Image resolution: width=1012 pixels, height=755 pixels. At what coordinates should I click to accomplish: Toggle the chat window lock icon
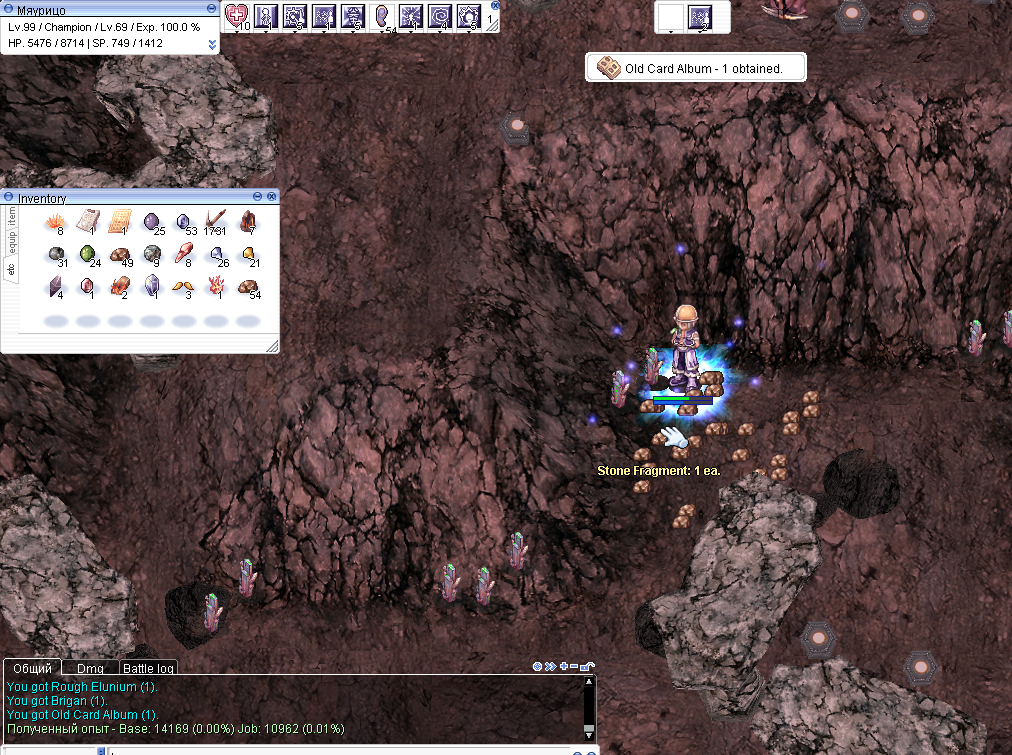coord(588,666)
